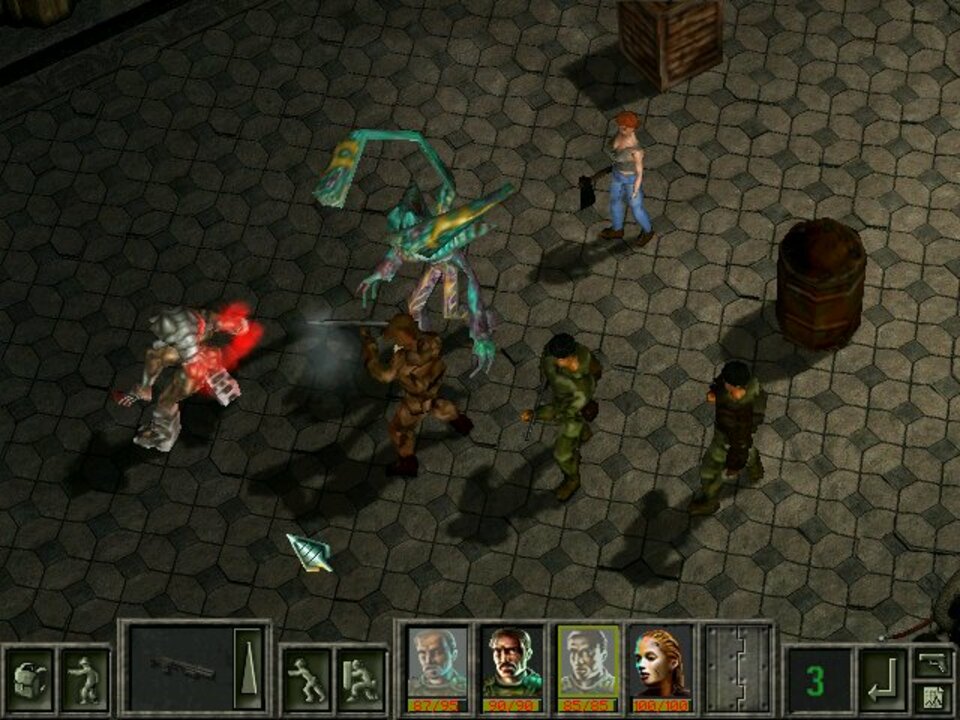
Task: Pick the highlighted 85/85 squad member portrait
Action: (x=587, y=667)
